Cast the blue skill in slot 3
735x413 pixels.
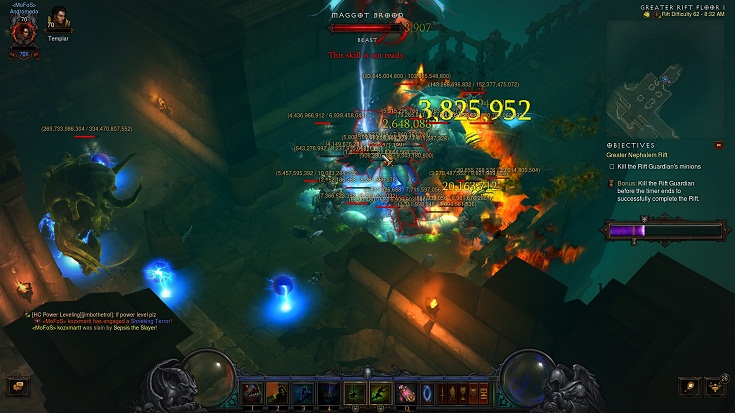pyautogui.click(x=304, y=392)
